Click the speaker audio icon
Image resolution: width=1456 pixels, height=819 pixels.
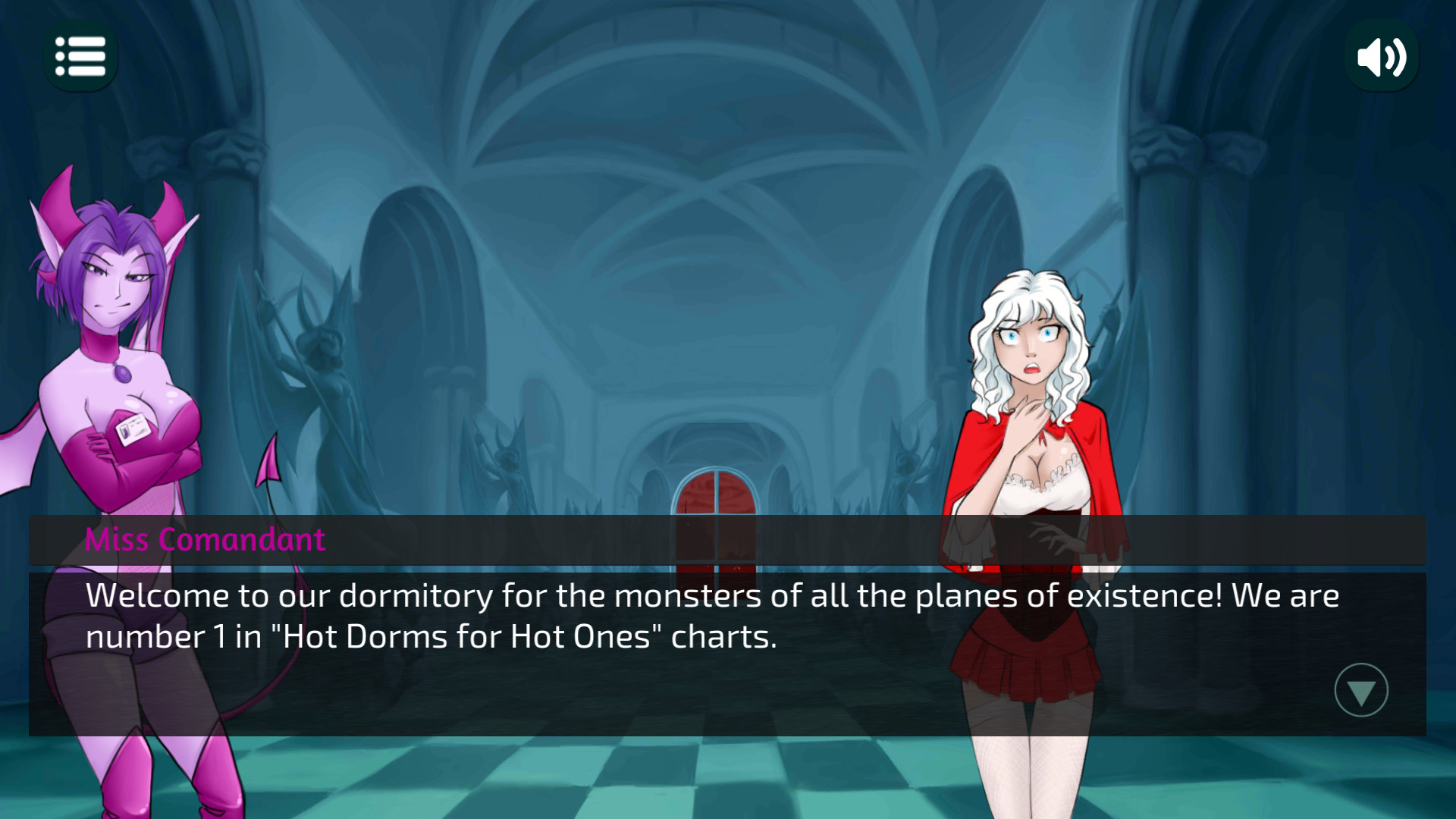[1382, 55]
